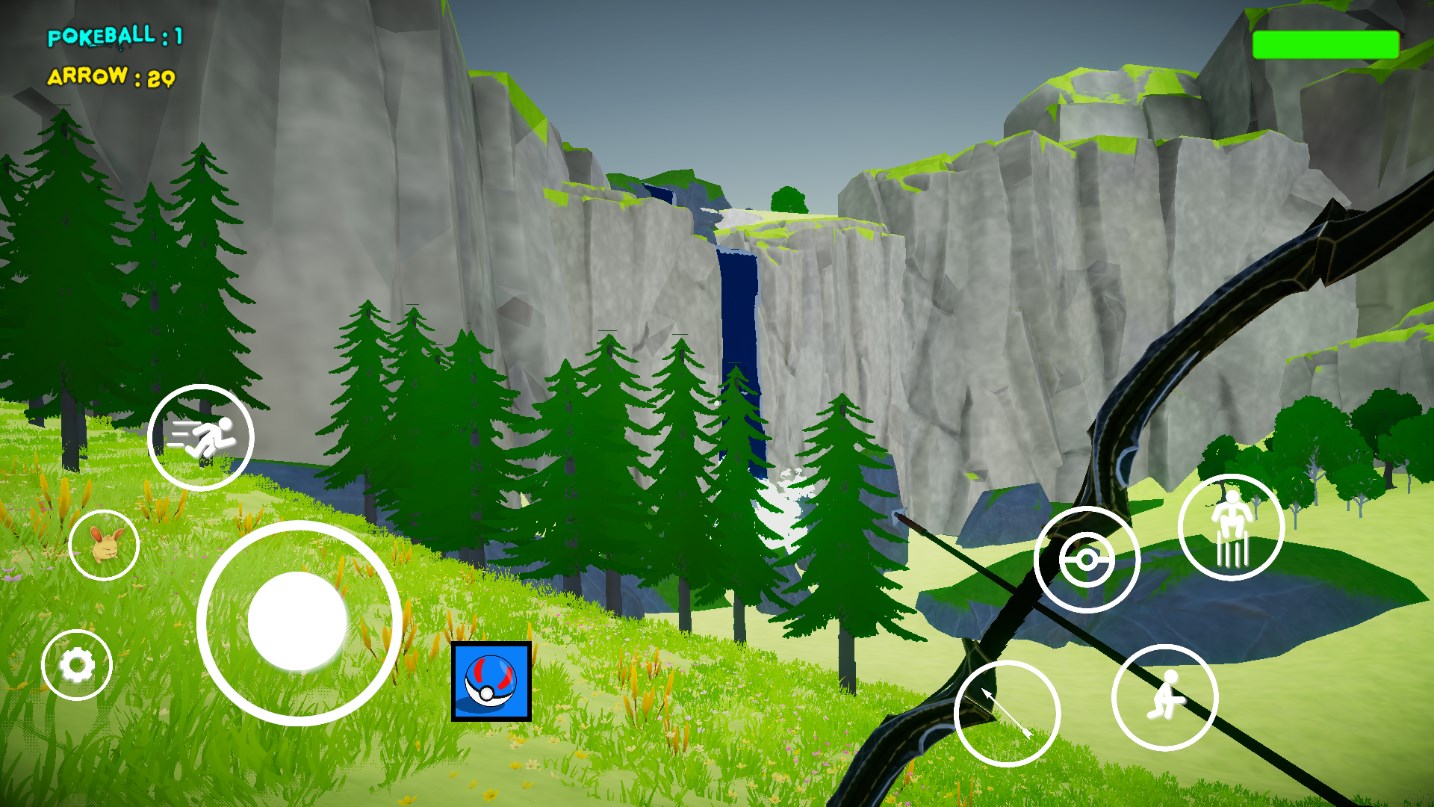Open the Eevee creature icon
1434x807 pixels.
click(x=104, y=544)
